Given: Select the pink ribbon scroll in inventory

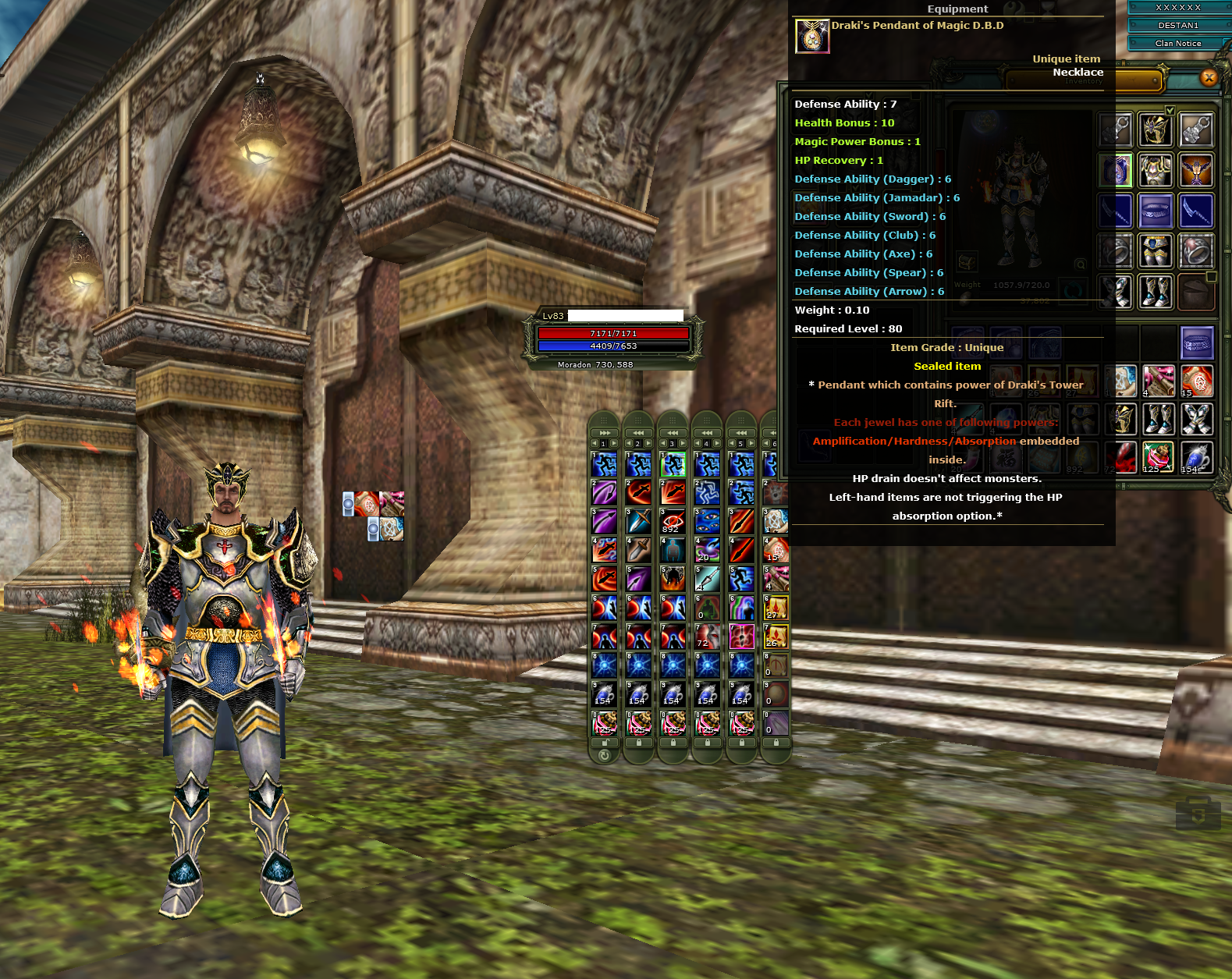Looking at the screenshot, I should pos(1157,381).
